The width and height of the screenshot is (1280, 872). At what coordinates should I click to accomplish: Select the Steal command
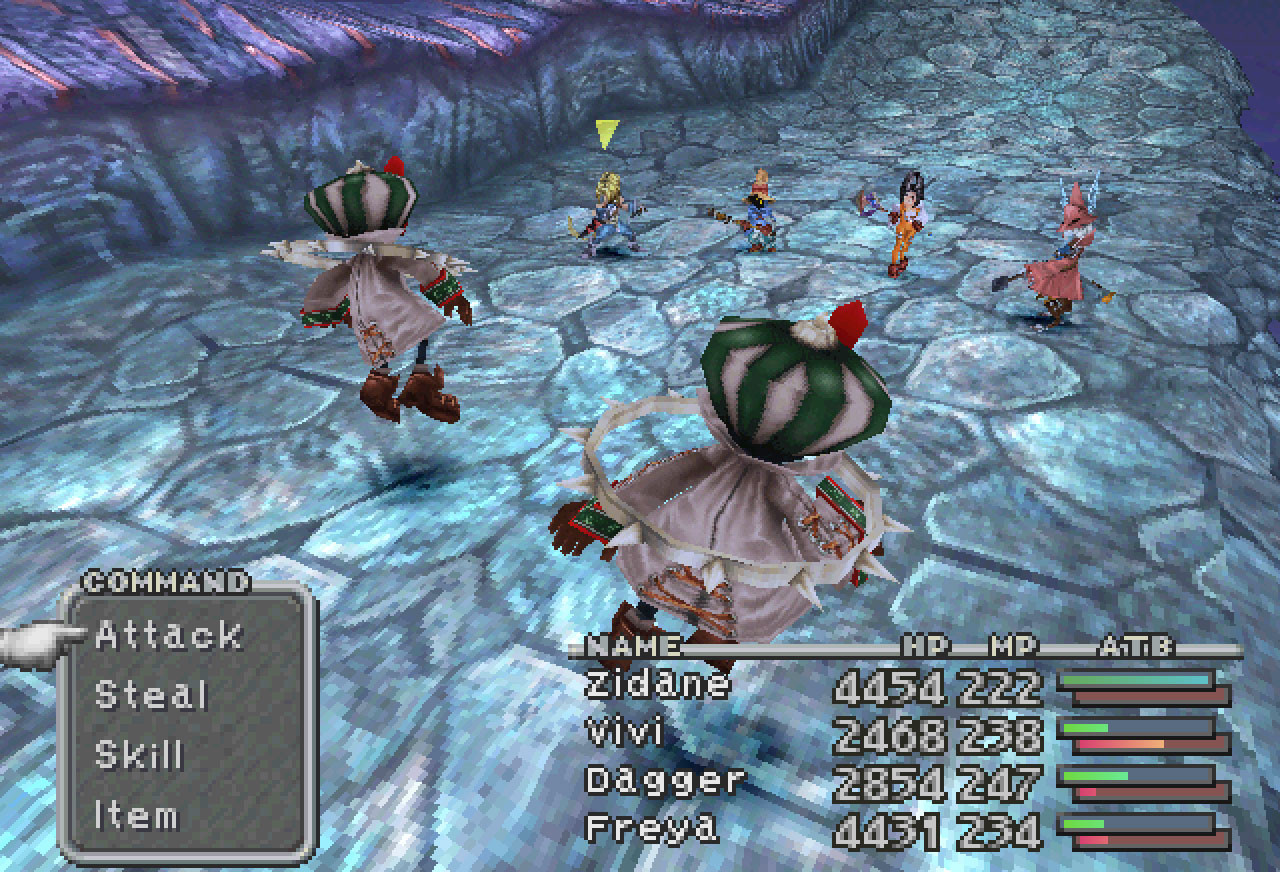point(153,695)
